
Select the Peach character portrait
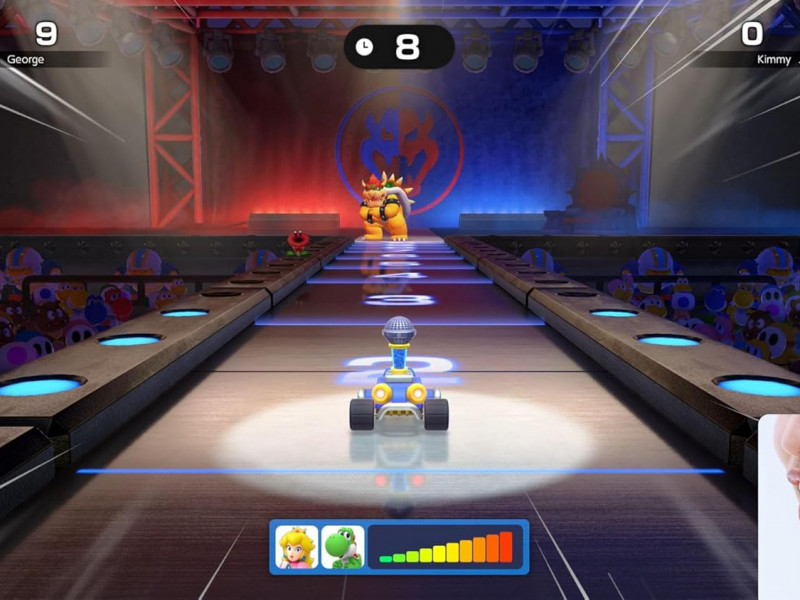coord(297,547)
